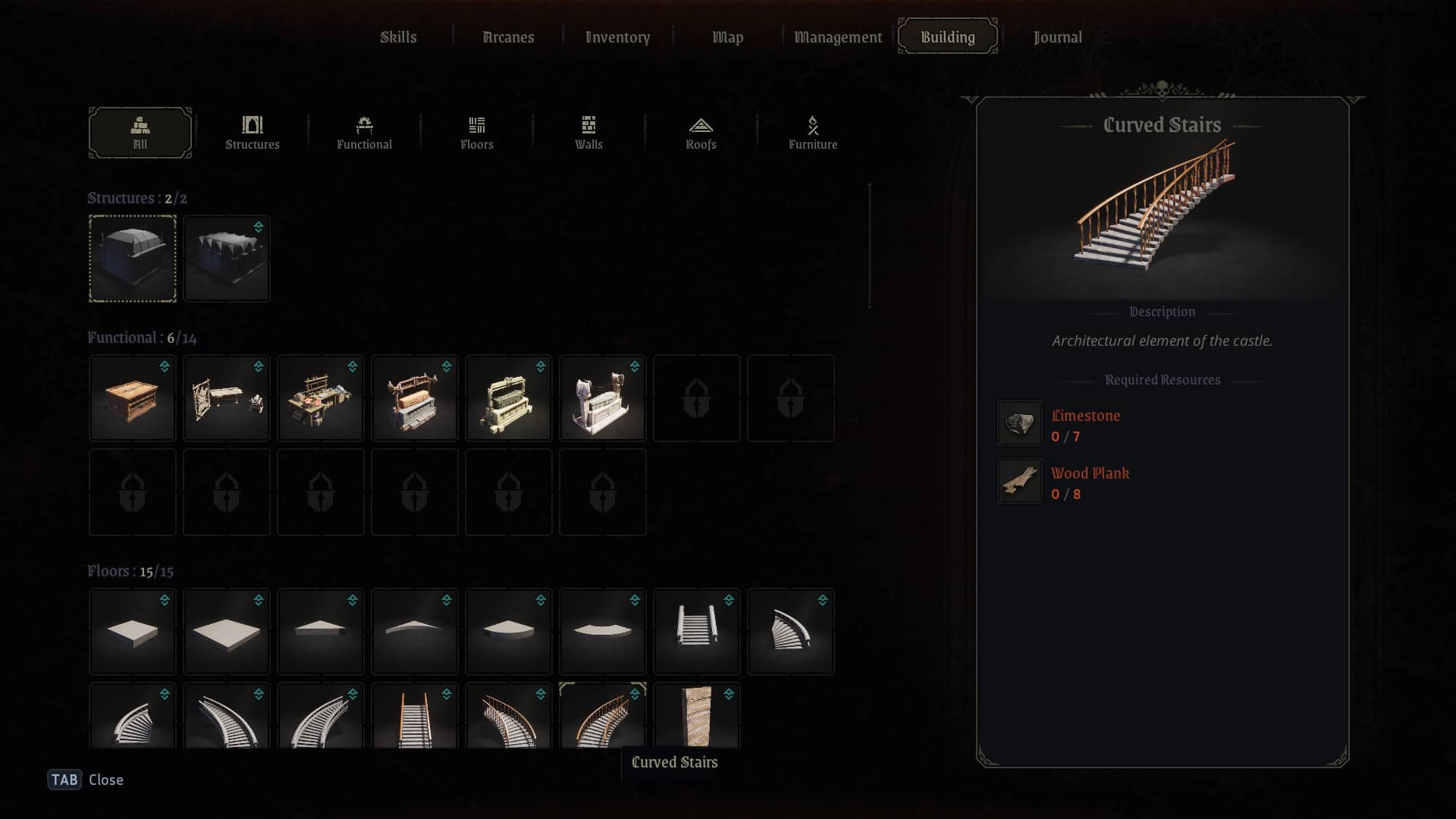Switch to the Roofs category
Image resolution: width=1456 pixels, height=819 pixels.
point(701,133)
